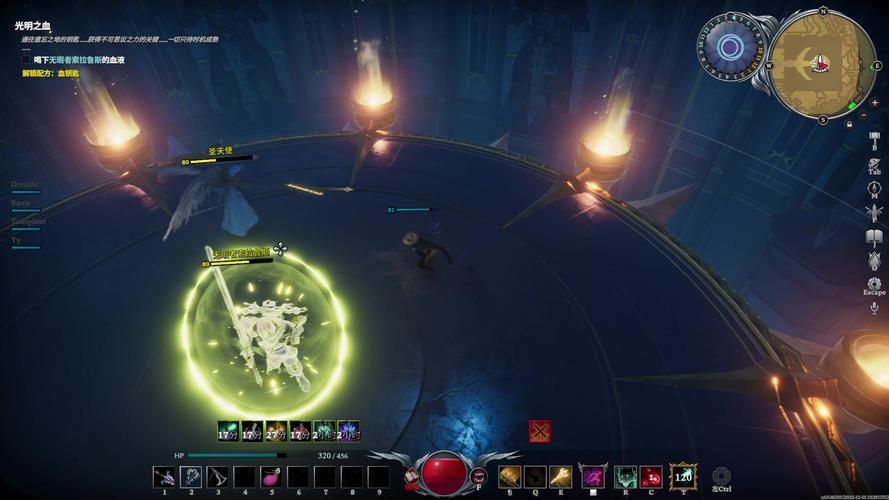
Task: Open the build menu hammer icon
Action: 873,140
